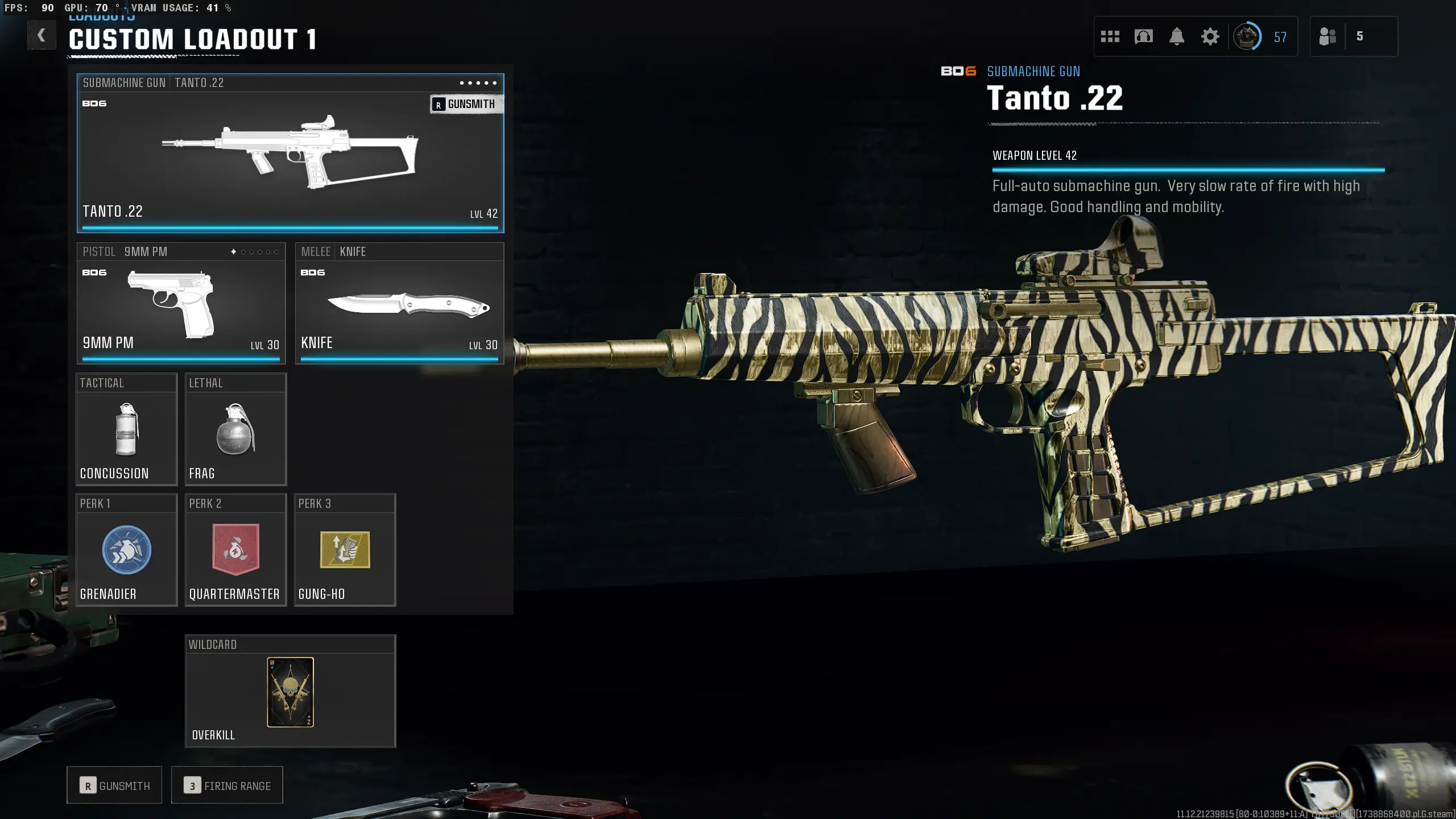Viewport: 1456px width, 819px height.
Task: Open the headset voice chat icon
Action: [1143, 37]
